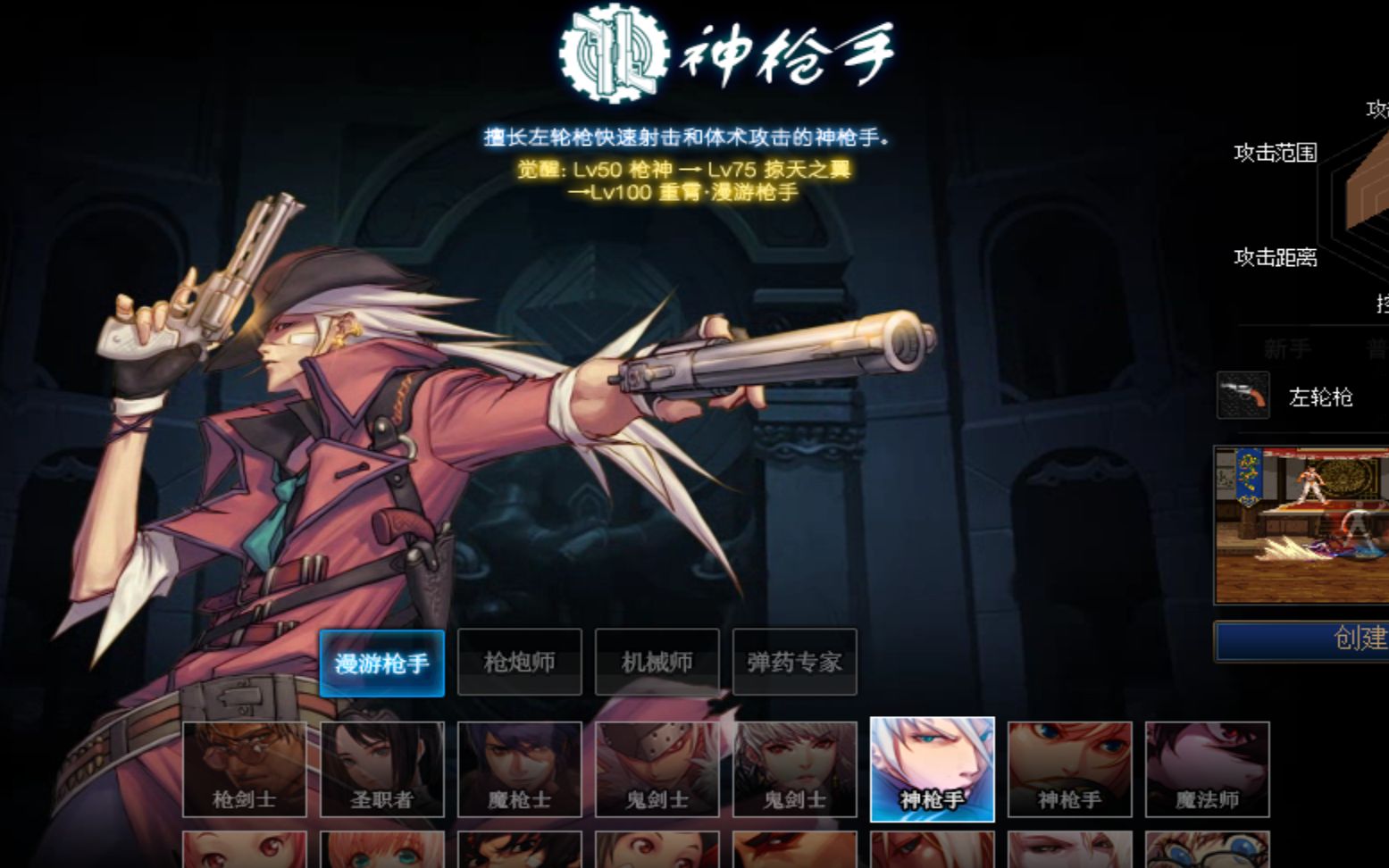Screen dimensions: 1389x868
Task: Select the first portrait in the second row
Action: (x=245, y=848)
